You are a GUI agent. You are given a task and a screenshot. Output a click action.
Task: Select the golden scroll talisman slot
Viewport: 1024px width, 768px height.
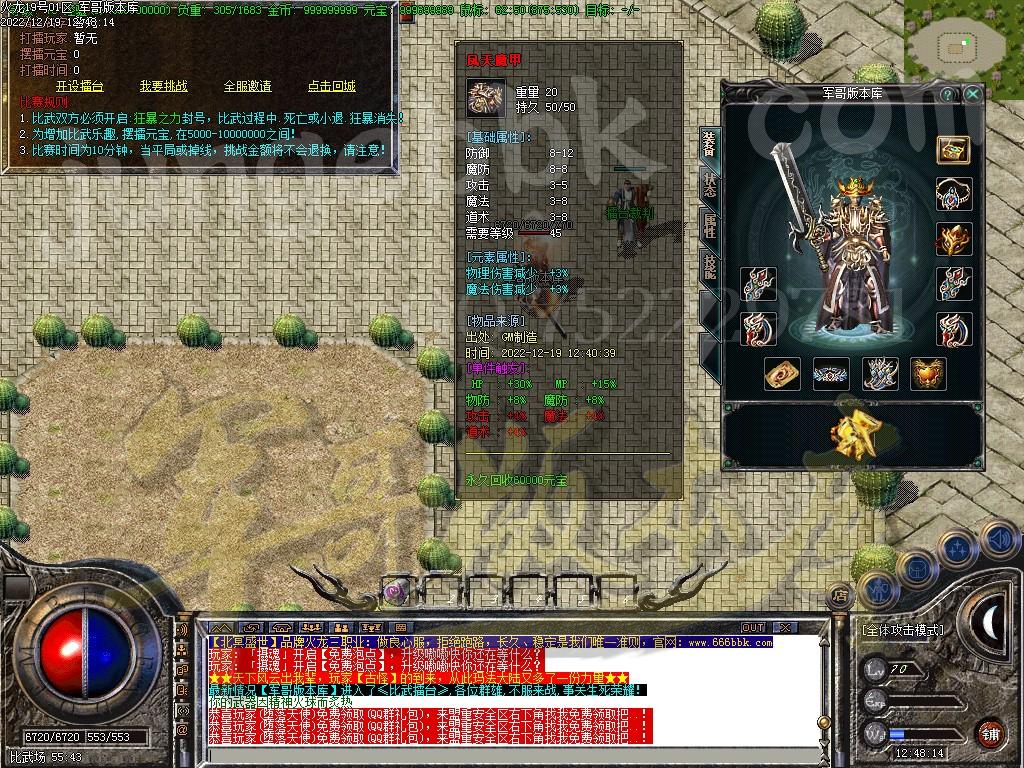(x=782, y=373)
